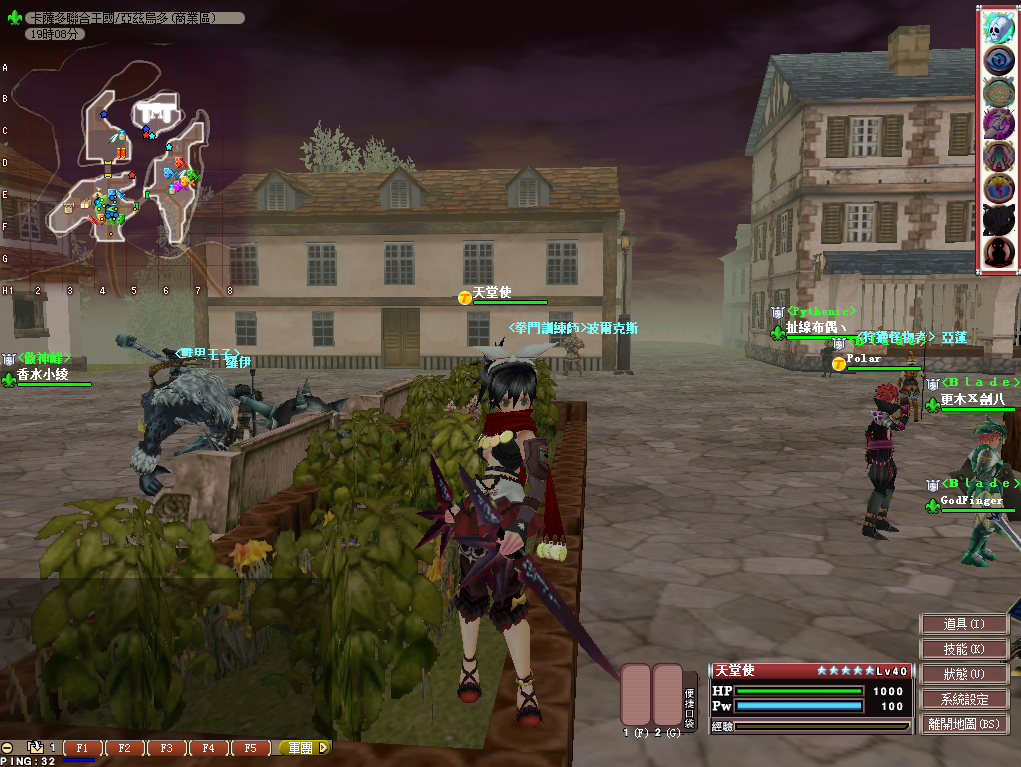The image size is (1021, 767).
Task: Open the 技能 (K) skills menu
Action: pos(964,649)
